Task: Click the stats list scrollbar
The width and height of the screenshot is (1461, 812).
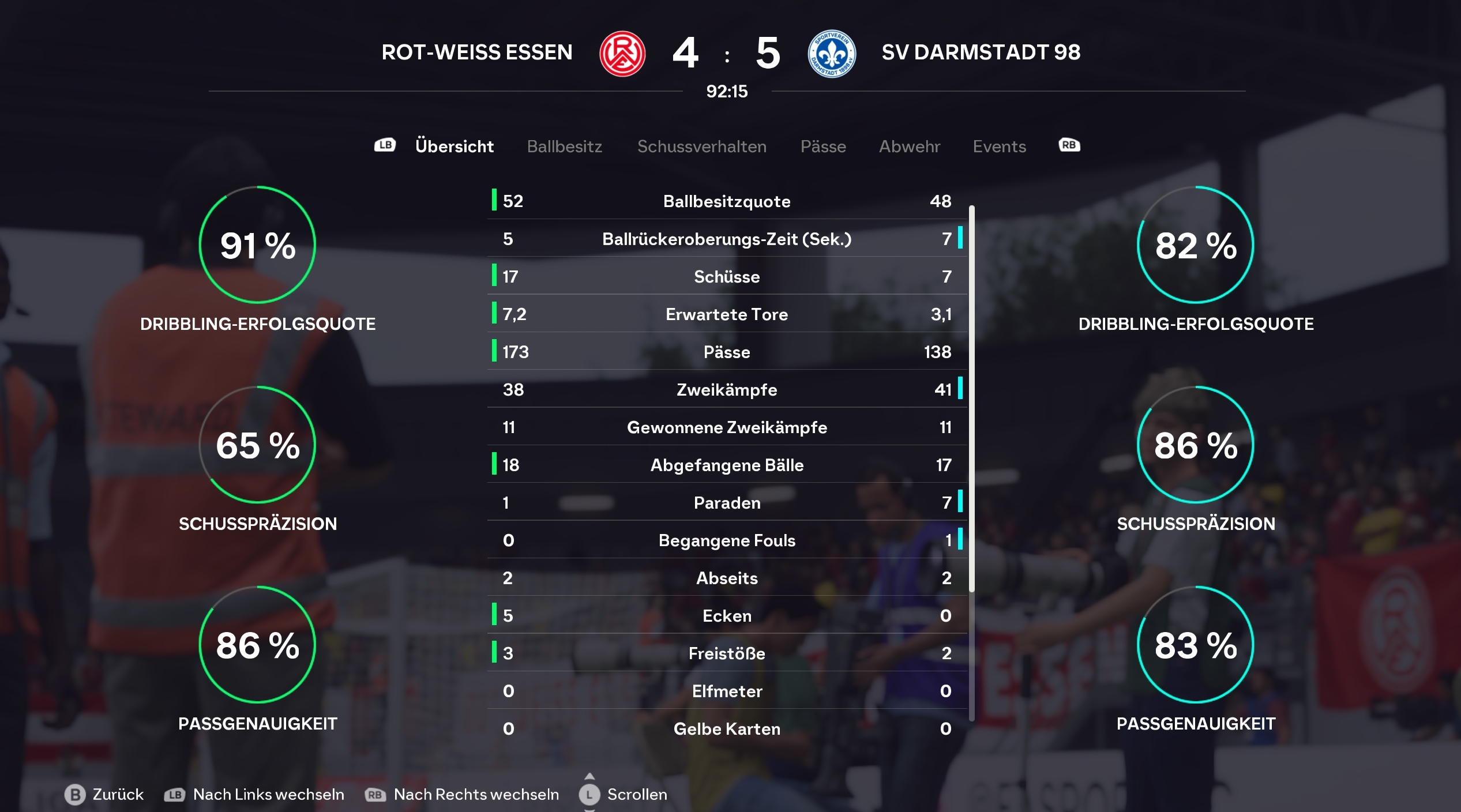Action: [972, 398]
